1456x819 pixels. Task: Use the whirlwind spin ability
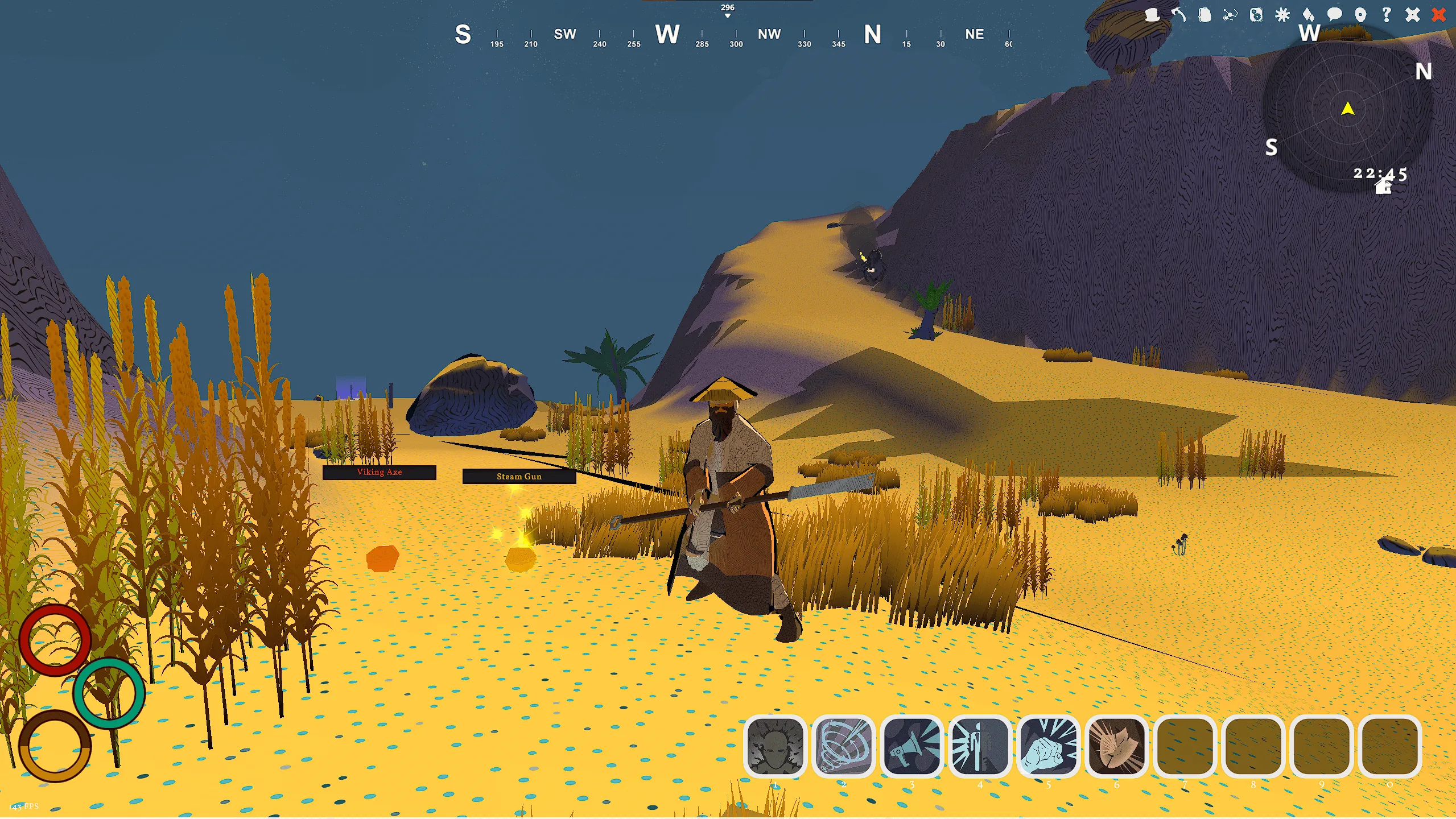pyautogui.click(x=843, y=746)
